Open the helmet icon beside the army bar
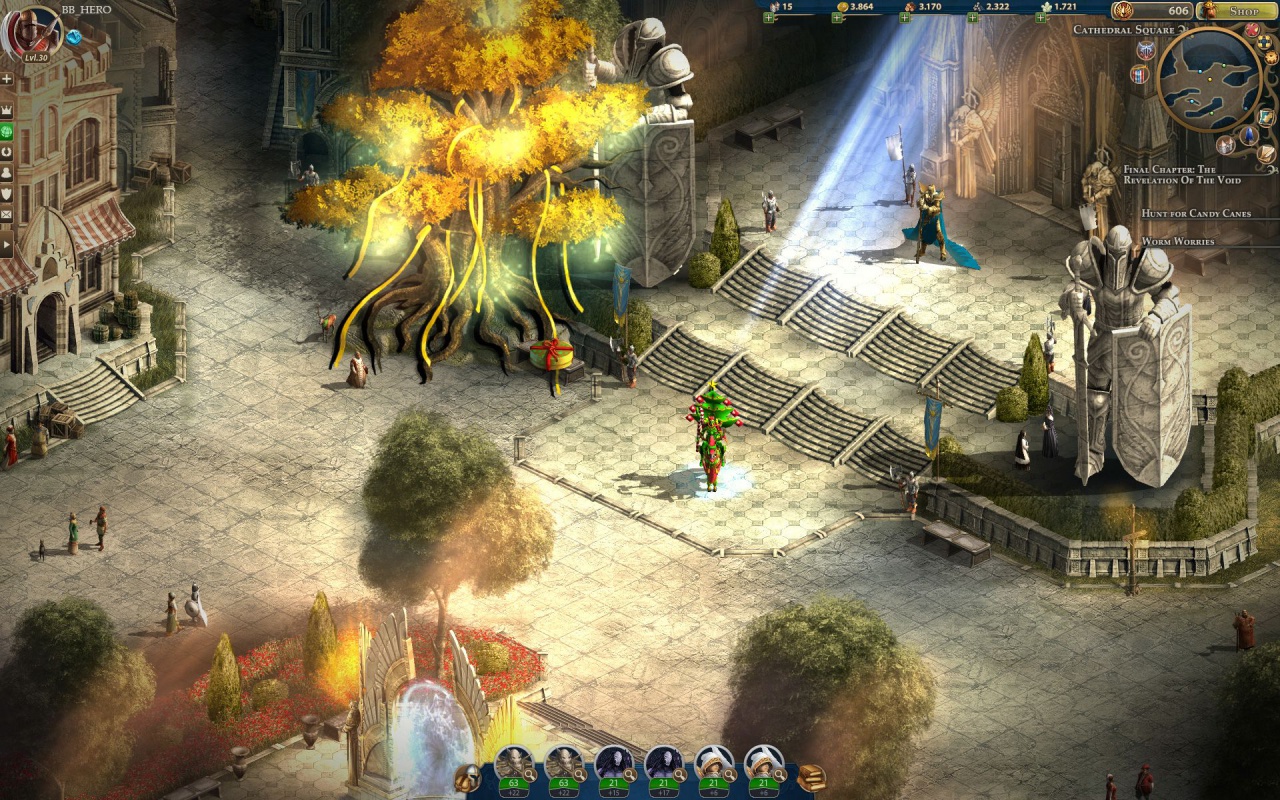Image resolution: width=1280 pixels, height=800 pixels. (x=466, y=777)
